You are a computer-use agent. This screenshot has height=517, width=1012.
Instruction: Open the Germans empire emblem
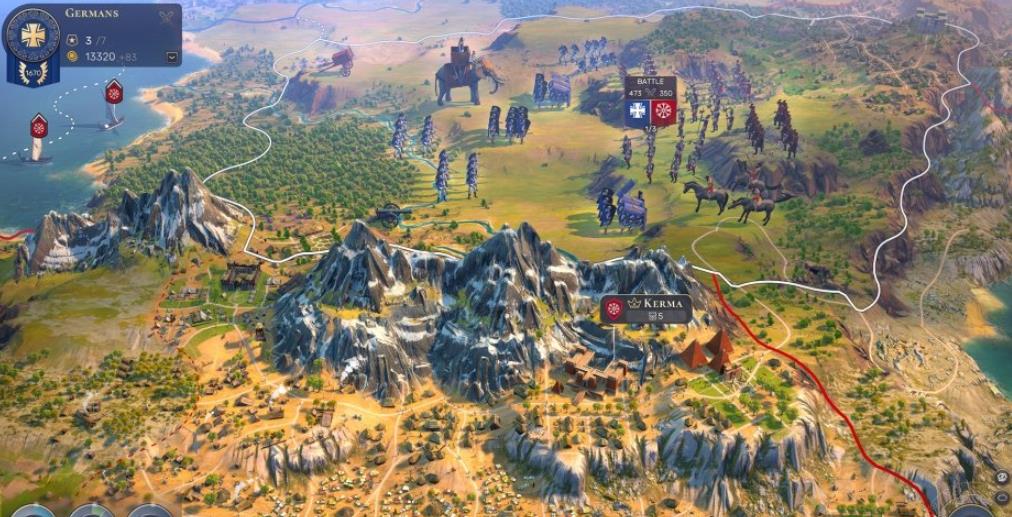(x=32, y=34)
